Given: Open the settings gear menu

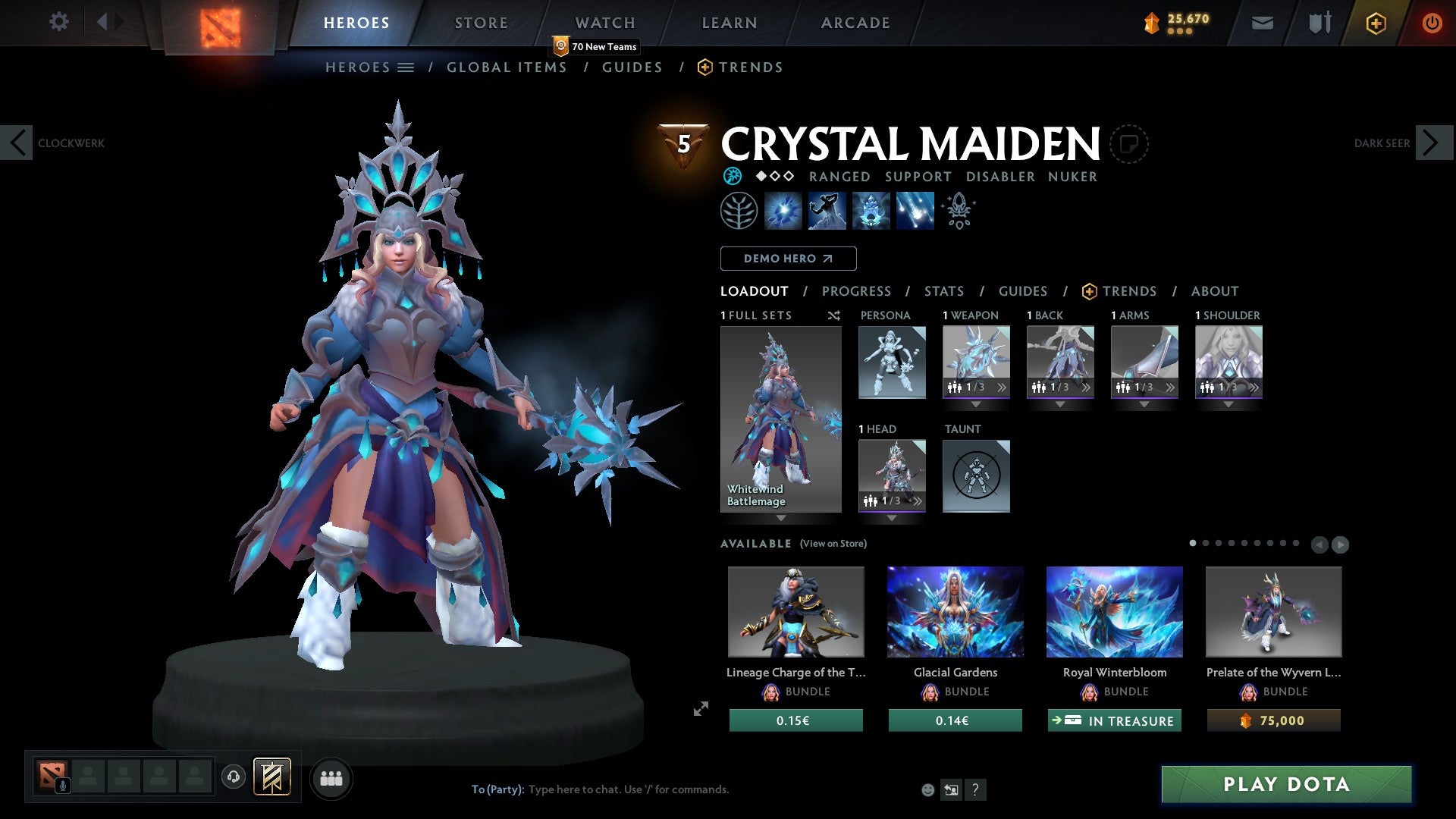Looking at the screenshot, I should pos(58,22).
